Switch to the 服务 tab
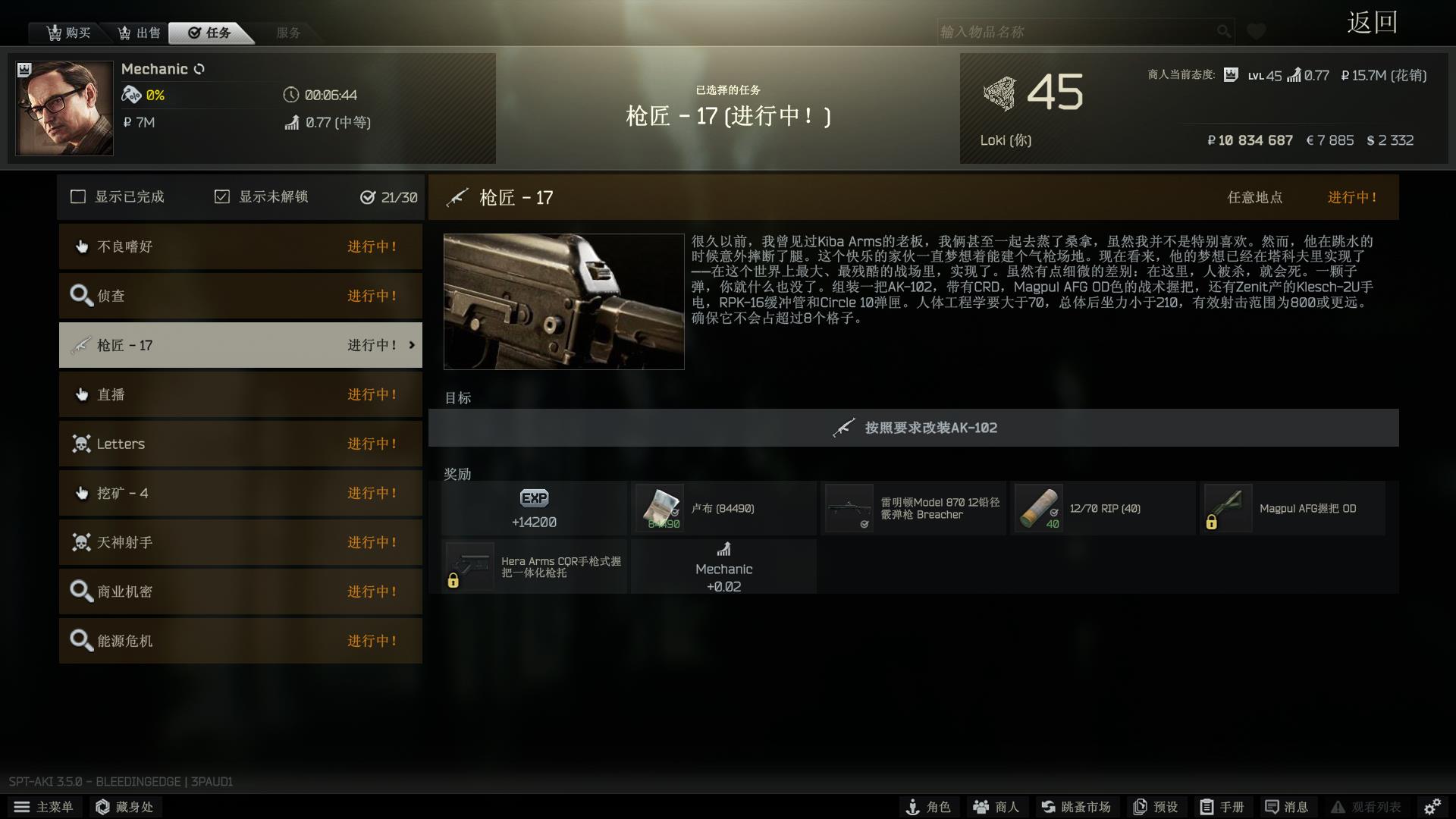This screenshot has width=1456, height=819. [x=287, y=33]
